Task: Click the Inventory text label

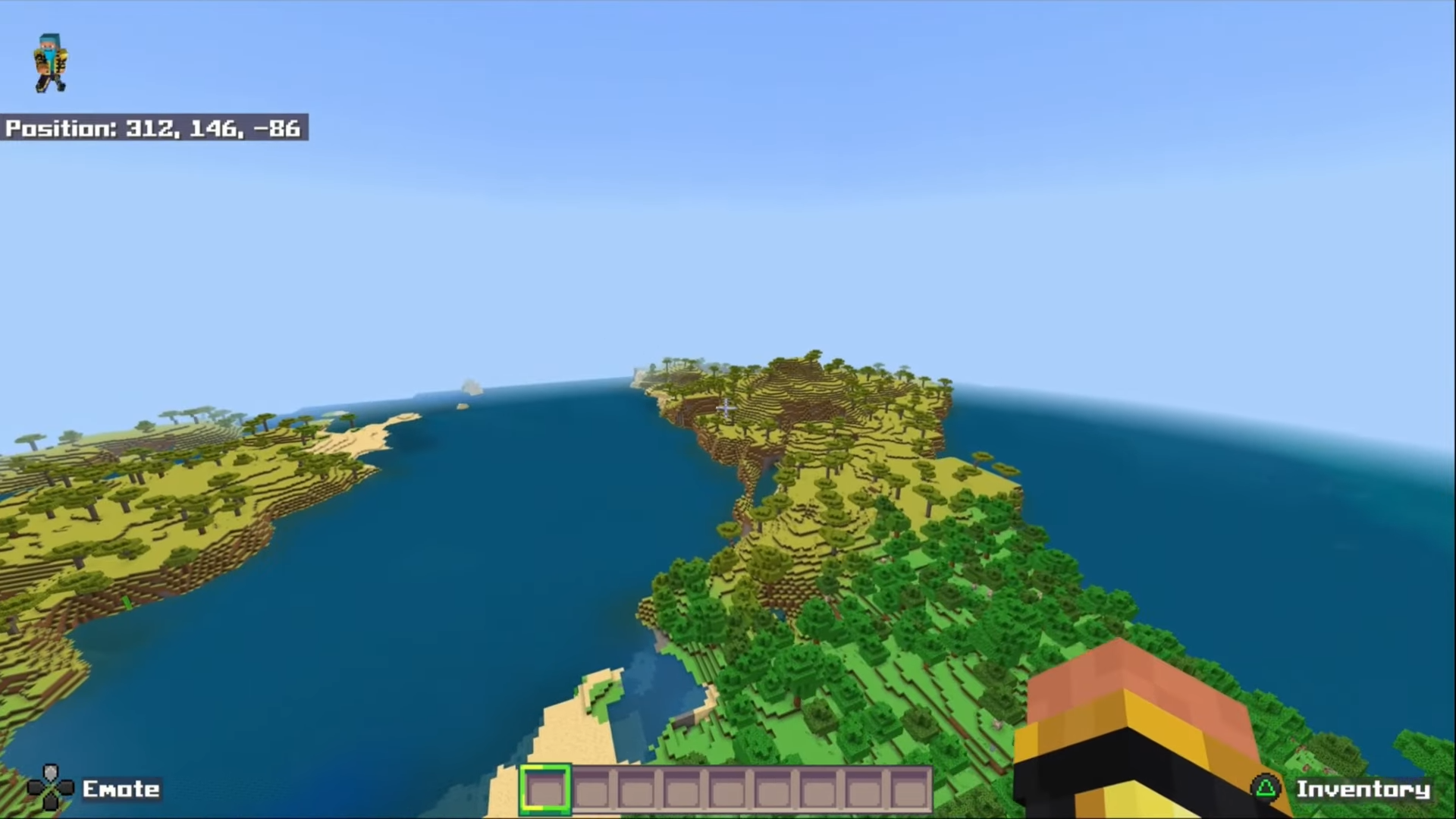Action: [x=1365, y=789]
